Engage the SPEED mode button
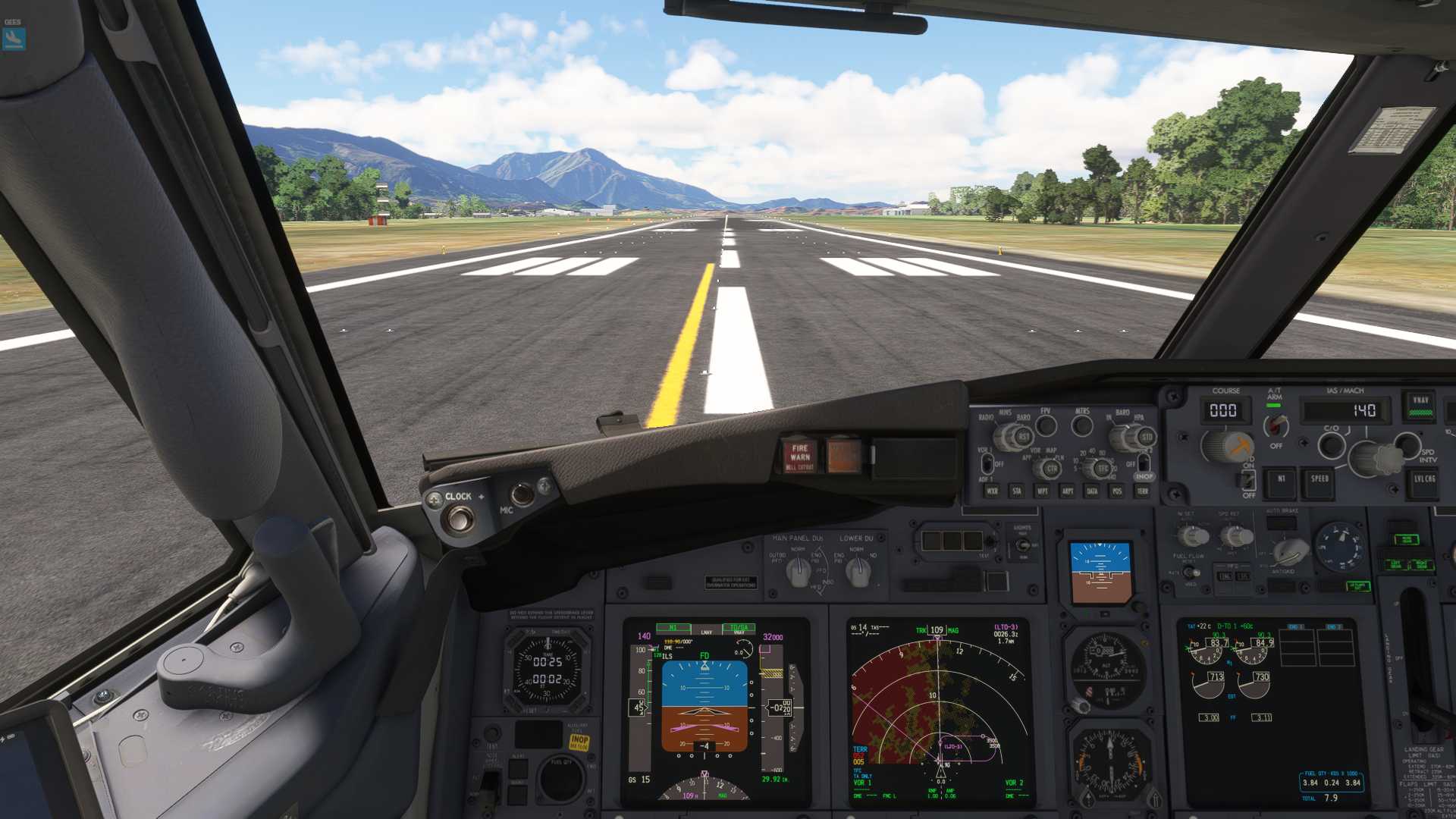Image resolution: width=1456 pixels, height=819 pixels. [x=1319, y=479]
